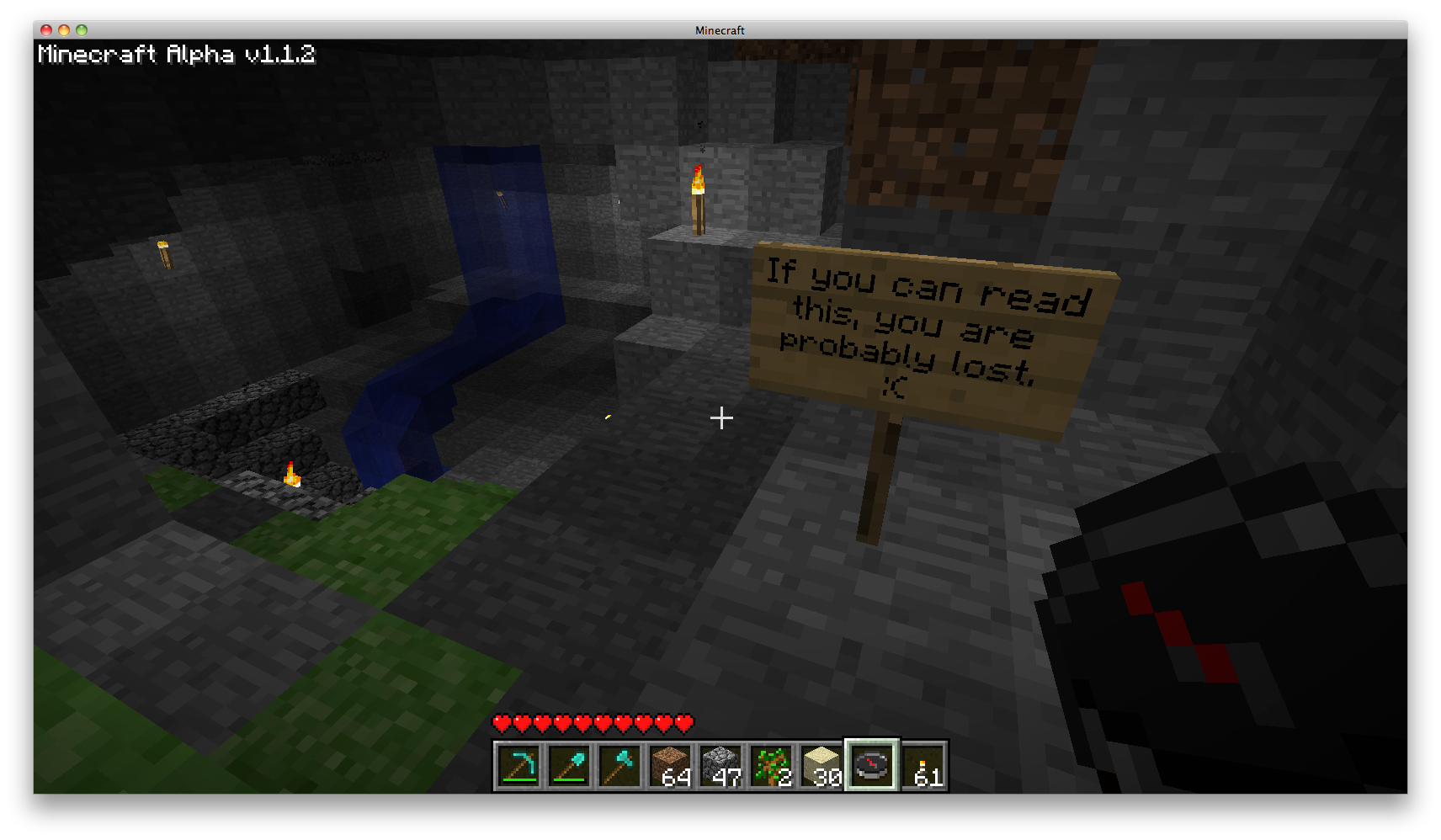Choose the diamond shovel in the hotbar
The height and width of the screenshot is (840, 1441).
[x=569, y=766]
